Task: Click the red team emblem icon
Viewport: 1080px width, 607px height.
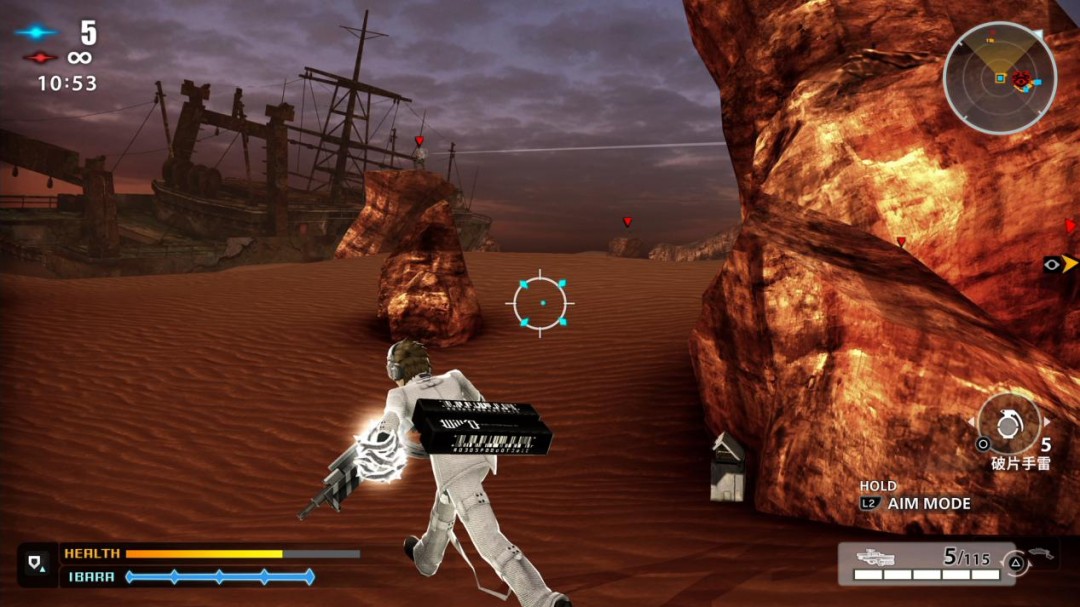Action: tap(39, 58)
